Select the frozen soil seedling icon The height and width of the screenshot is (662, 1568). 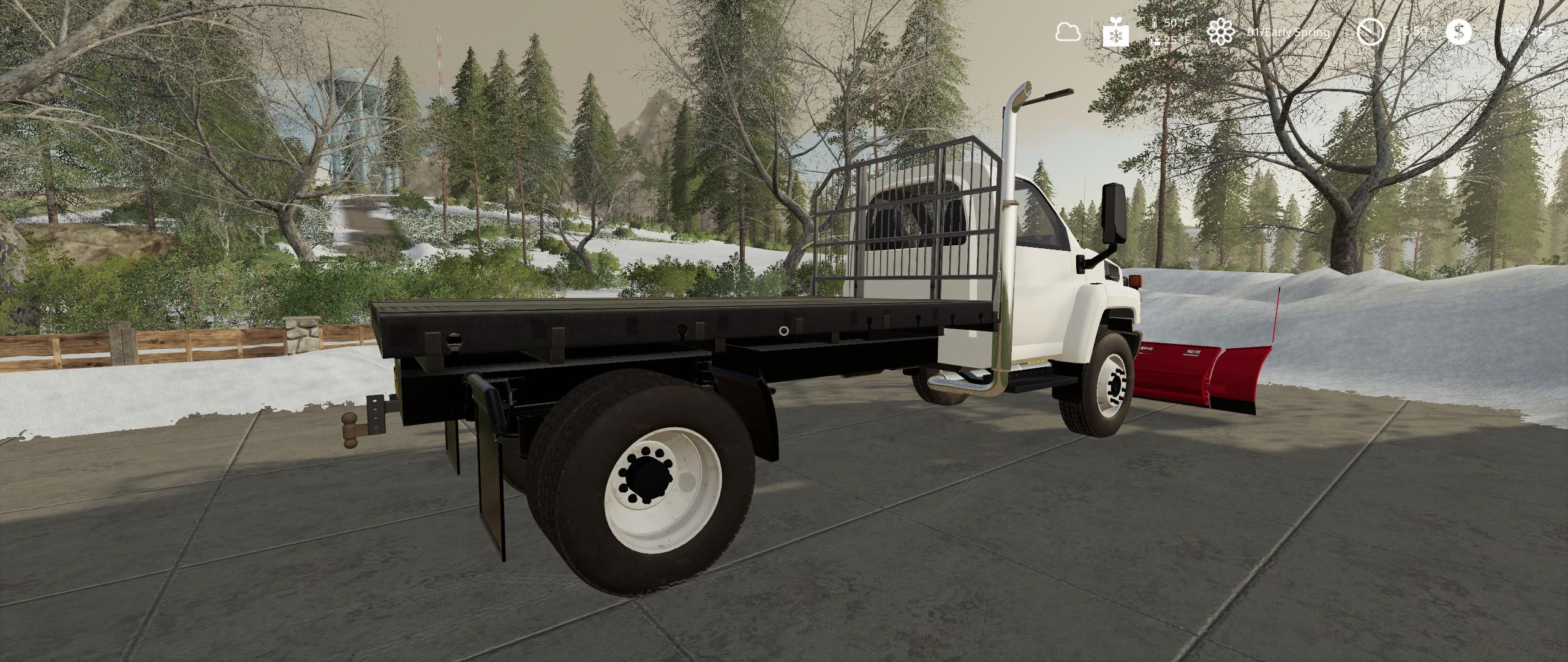(1115, 32)
